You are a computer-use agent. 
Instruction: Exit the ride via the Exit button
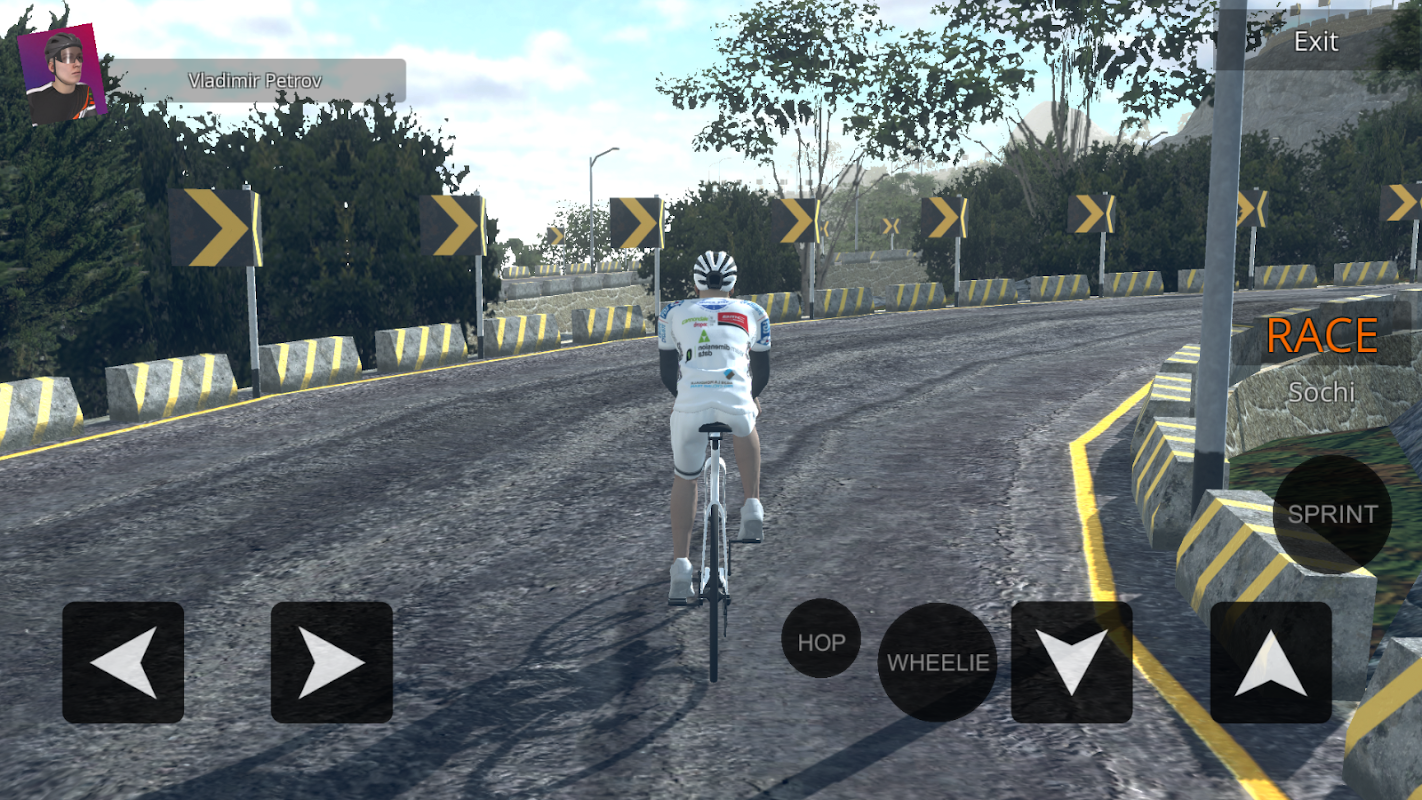tap(1315, 42)
